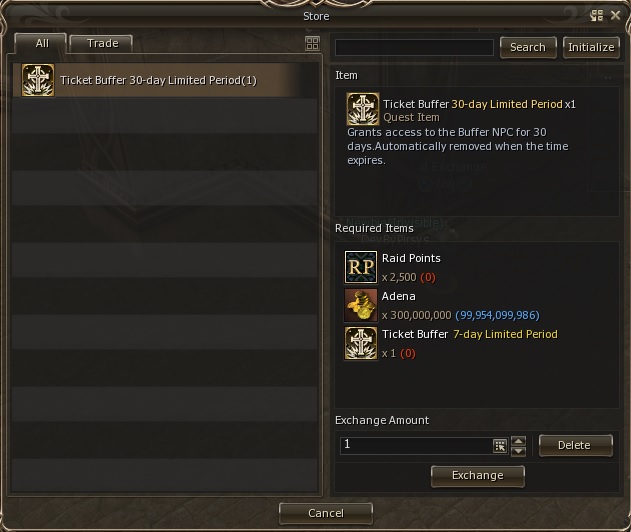Select the Ticket Buffer 7-day required item icon
The width and height of the screenshot is (631, 532).
[x=360, y=343]
